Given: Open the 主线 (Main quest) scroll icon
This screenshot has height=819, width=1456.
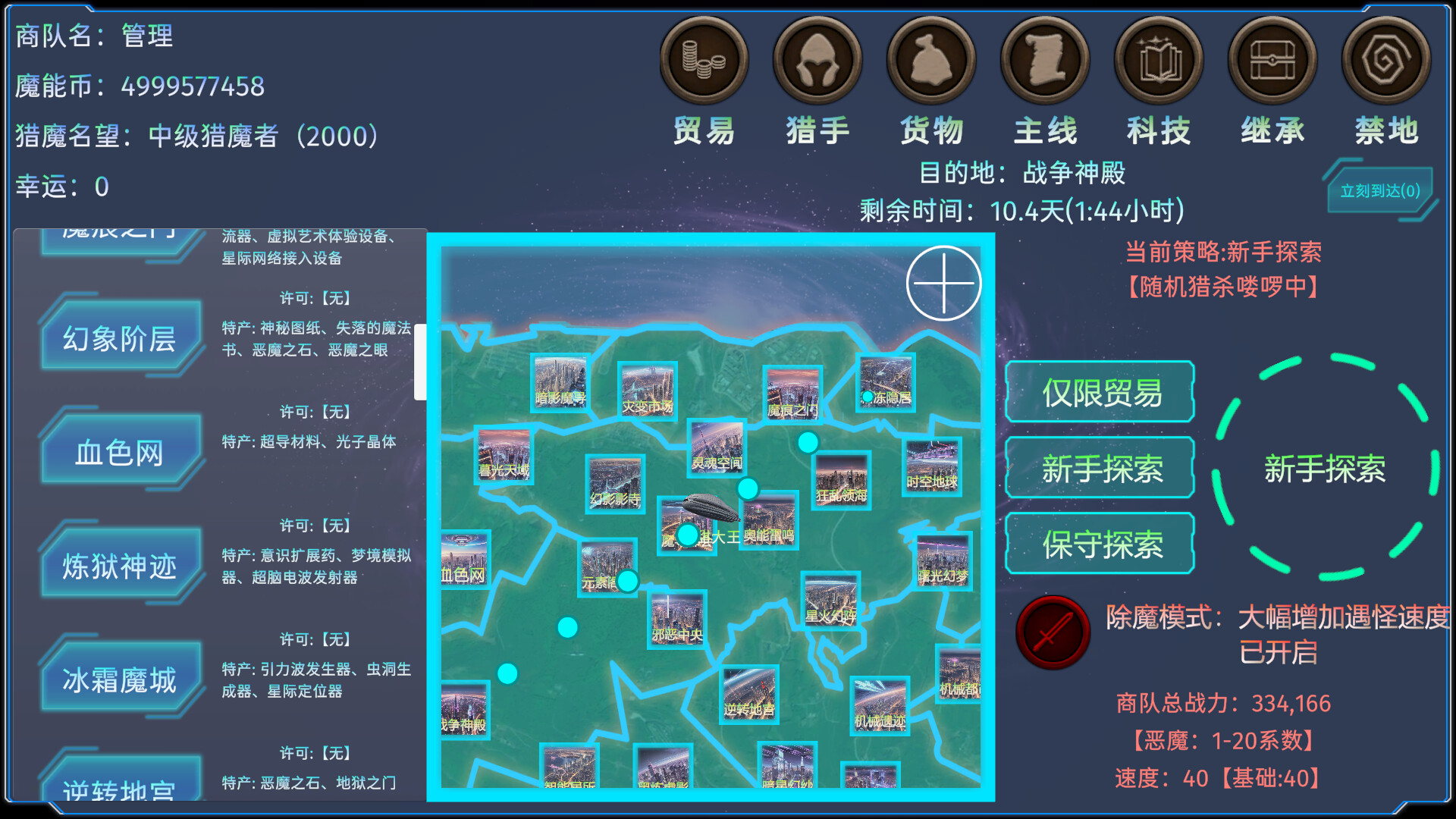Looking at the screenshot, I should tap(1045, 61).
